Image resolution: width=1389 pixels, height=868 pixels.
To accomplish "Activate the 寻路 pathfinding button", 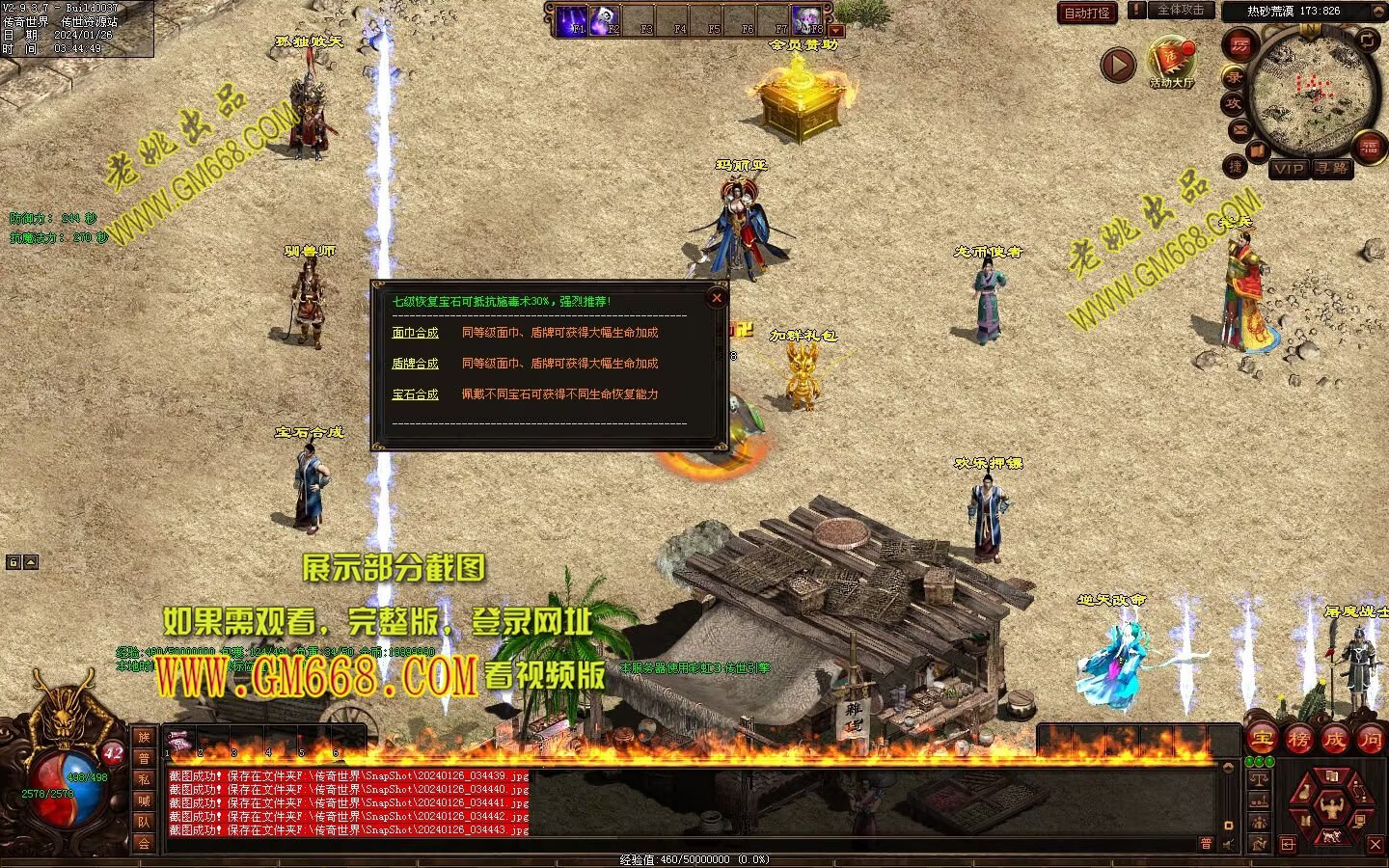I will click(x=1332, y=169).
